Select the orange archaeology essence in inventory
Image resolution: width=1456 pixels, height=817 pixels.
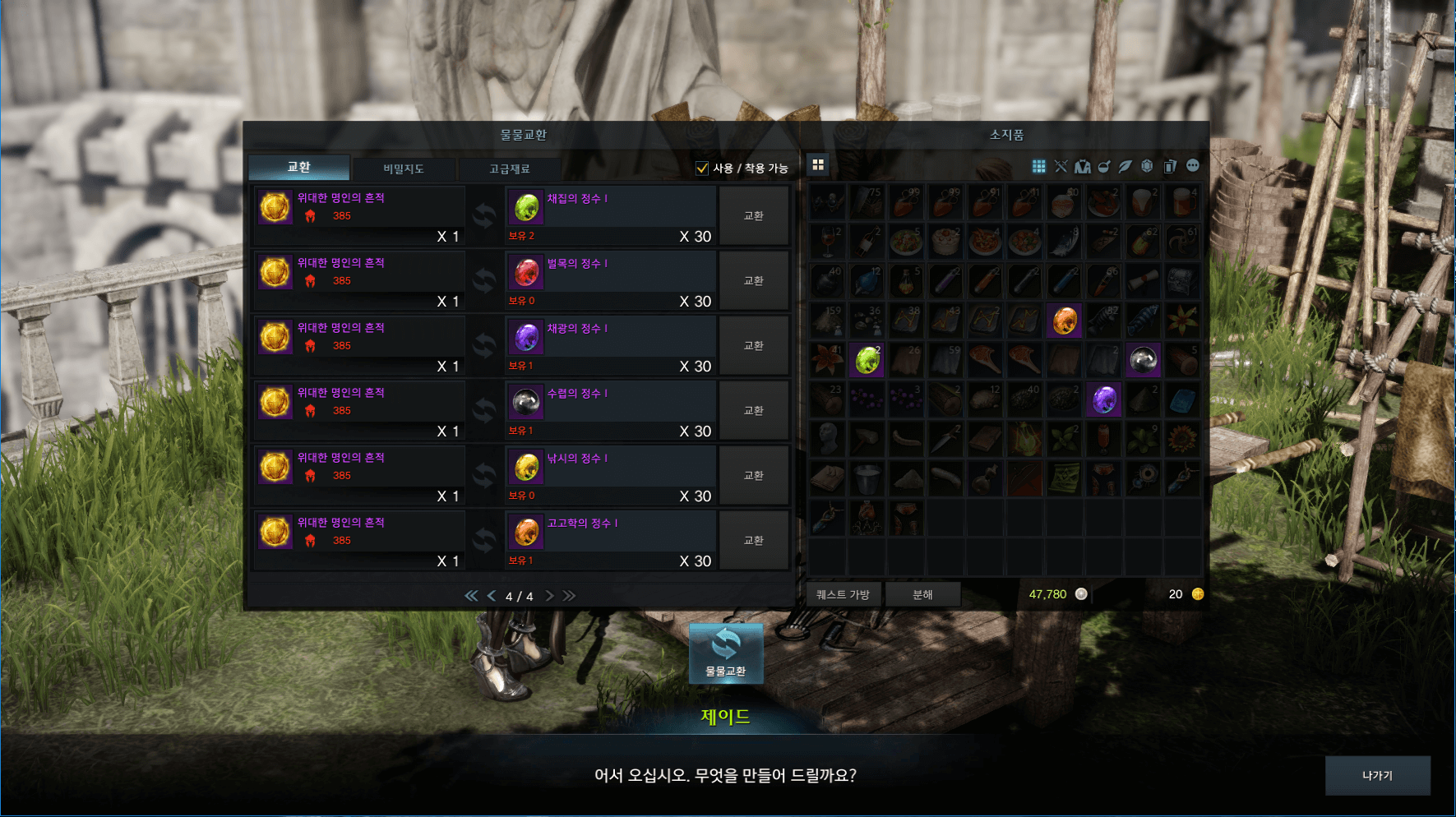(x=1064, y=320)
